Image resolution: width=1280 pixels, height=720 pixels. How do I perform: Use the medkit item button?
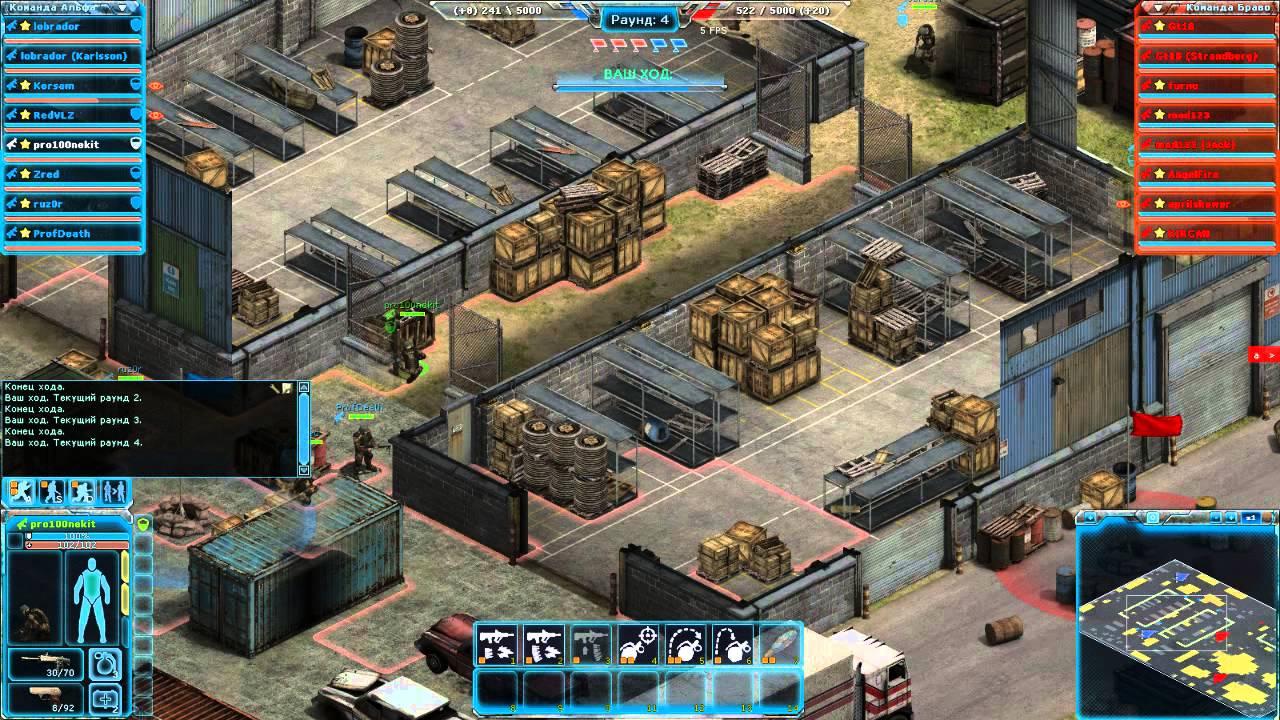click(x=105, y=698)
